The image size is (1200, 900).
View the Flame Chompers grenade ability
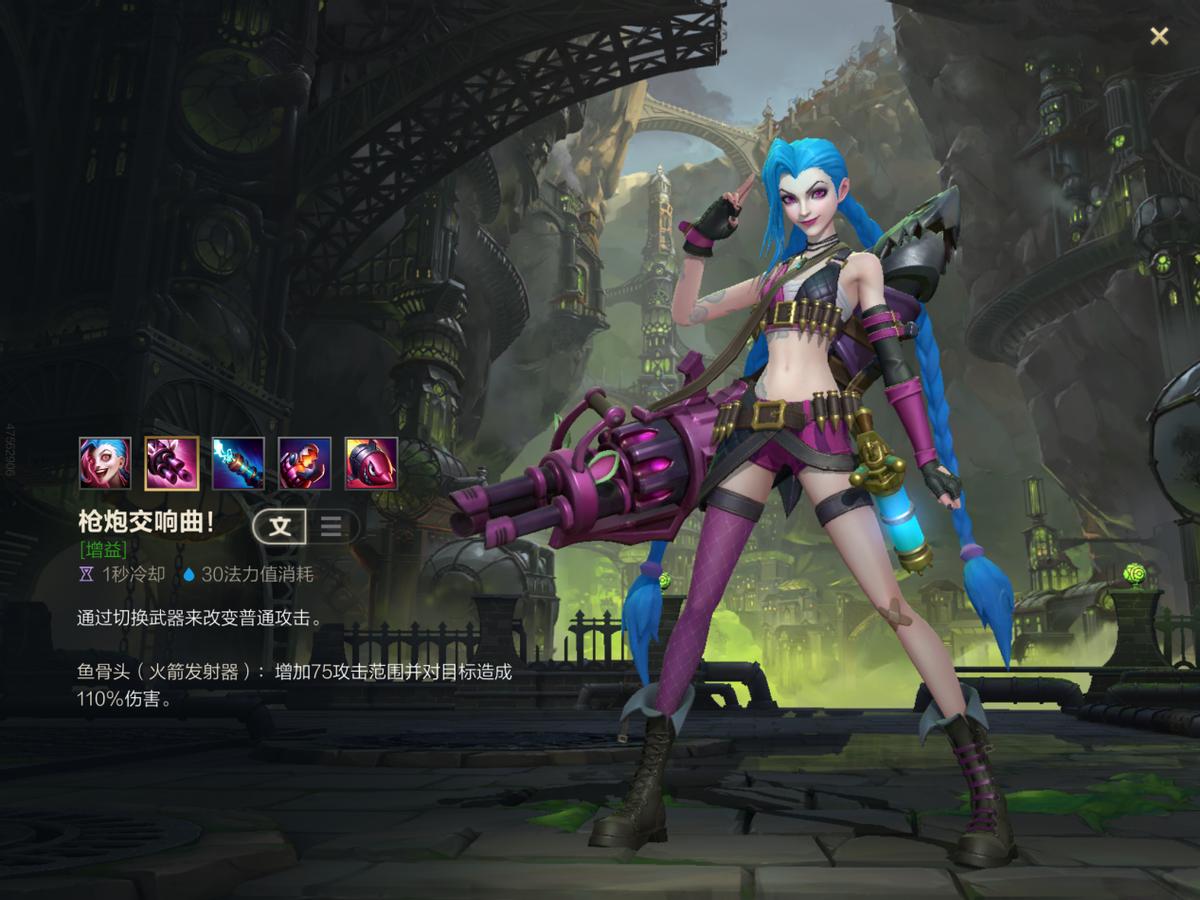[305, 463]
